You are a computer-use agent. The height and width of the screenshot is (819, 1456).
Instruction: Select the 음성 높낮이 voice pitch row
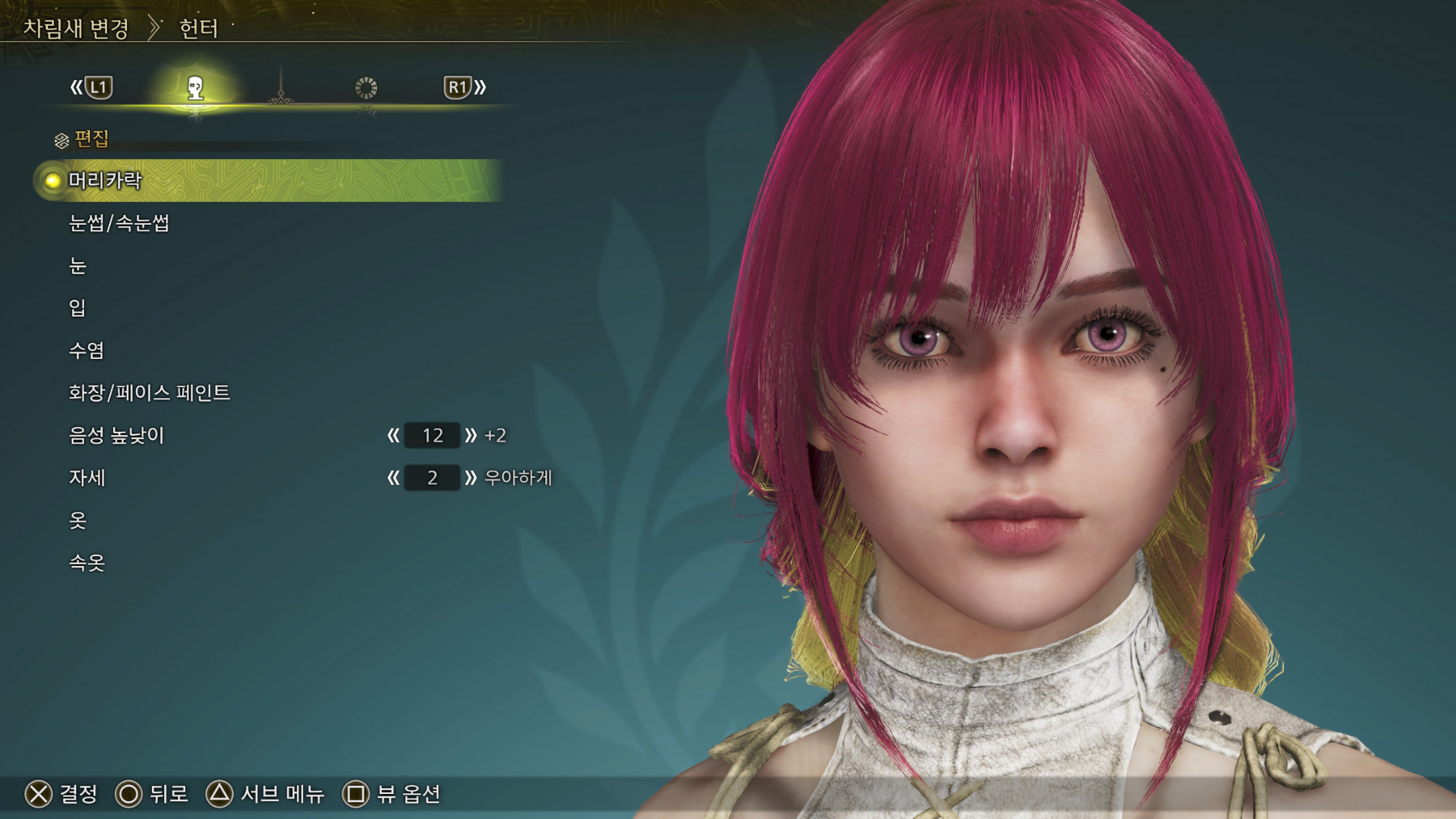(116, 436)
